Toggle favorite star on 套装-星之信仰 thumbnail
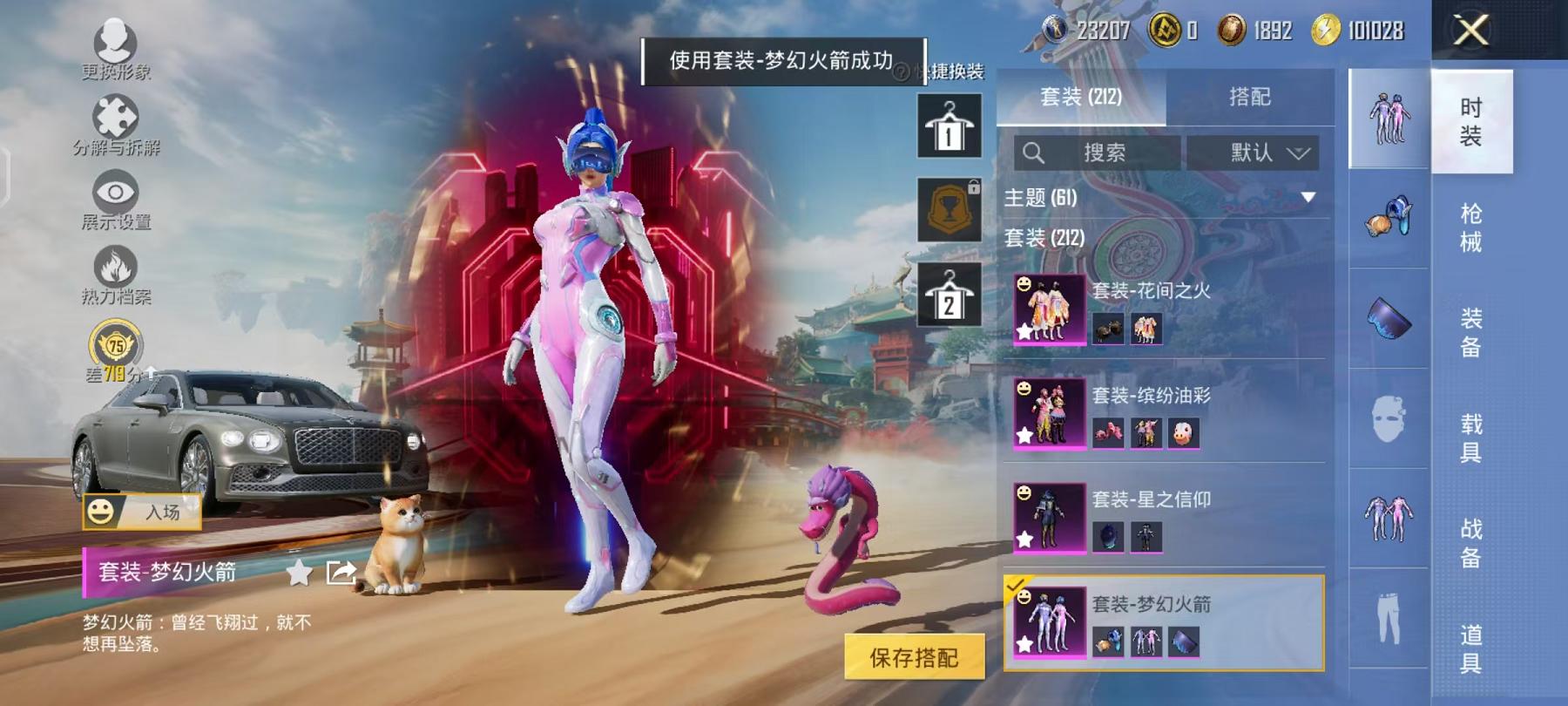Viewport: 1568px width, 706px height. click(x=1024, y=540)
